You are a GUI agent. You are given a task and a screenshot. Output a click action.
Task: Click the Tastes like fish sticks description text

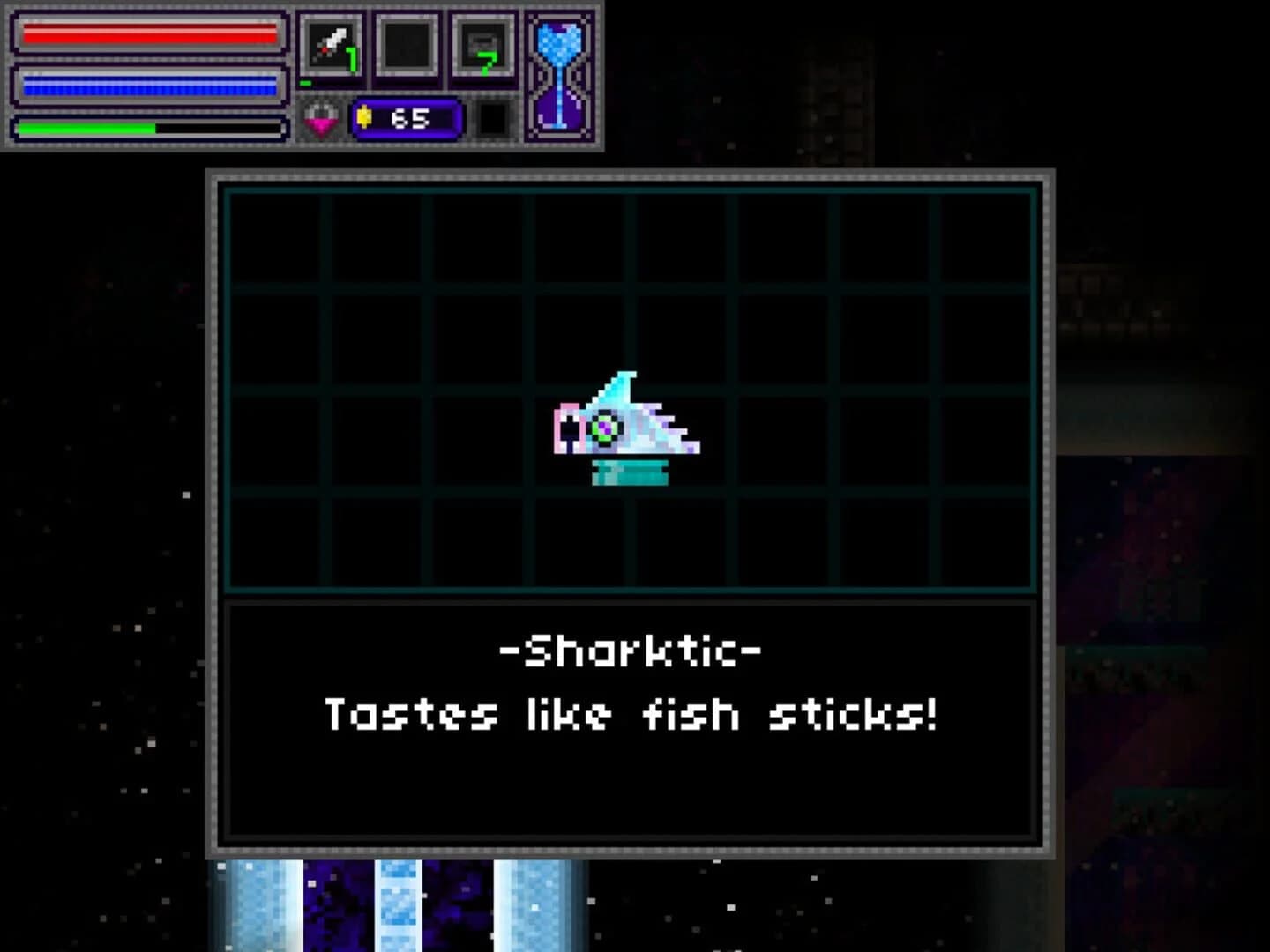pyautogui.click(x=631, y=714)
